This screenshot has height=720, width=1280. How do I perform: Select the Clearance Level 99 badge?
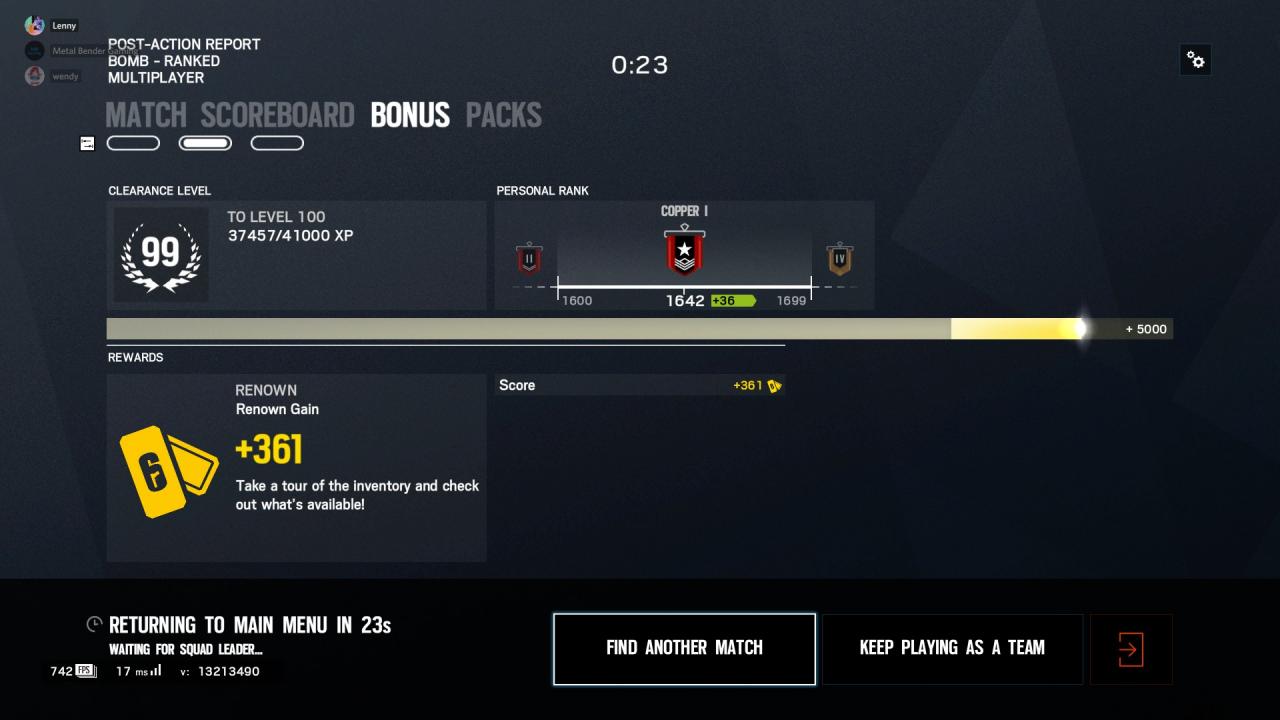(x=161, y=256)
